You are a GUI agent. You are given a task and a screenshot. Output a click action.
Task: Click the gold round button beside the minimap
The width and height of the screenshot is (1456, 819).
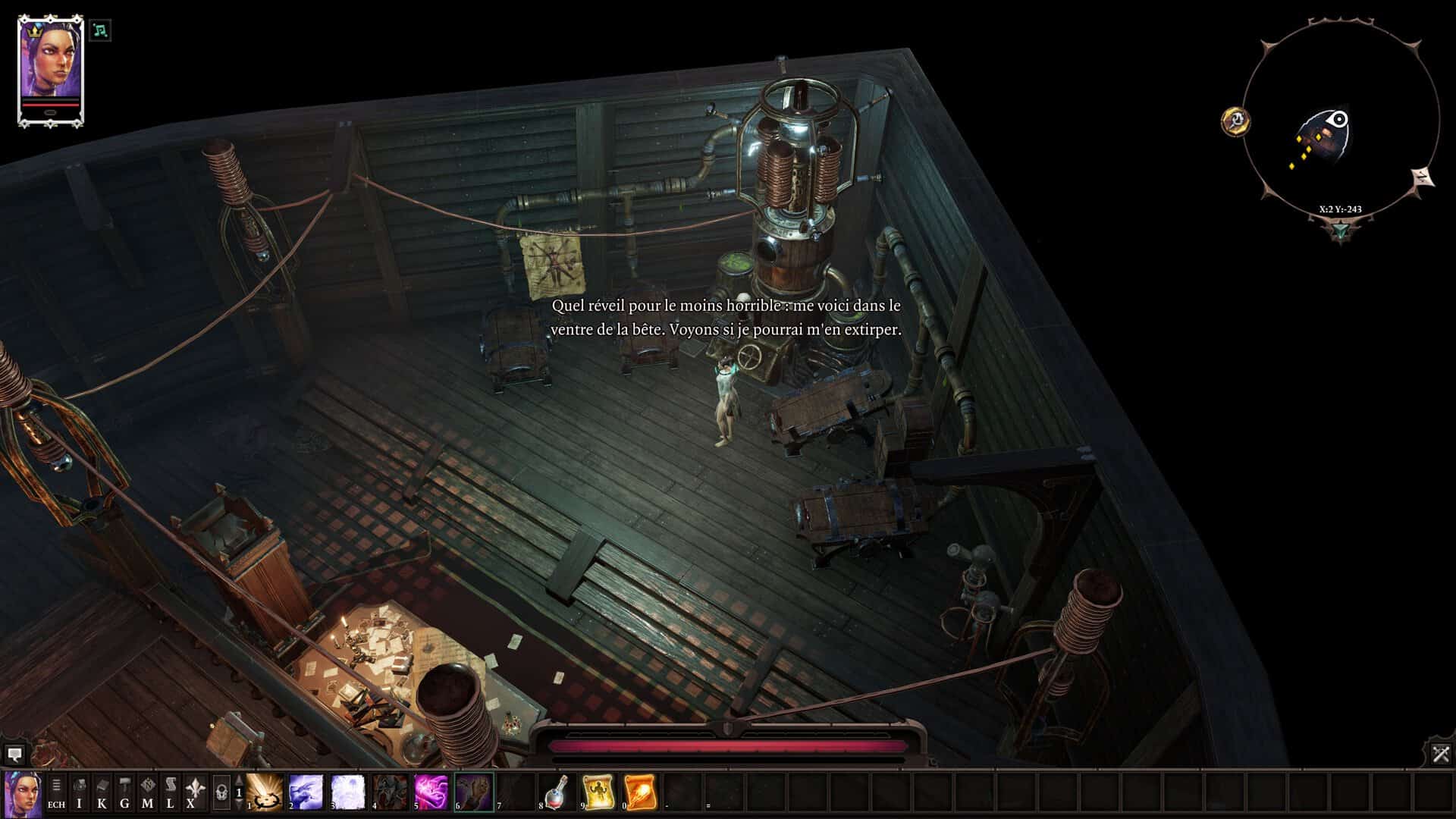pyautogui.click(x=1236, y=121)
